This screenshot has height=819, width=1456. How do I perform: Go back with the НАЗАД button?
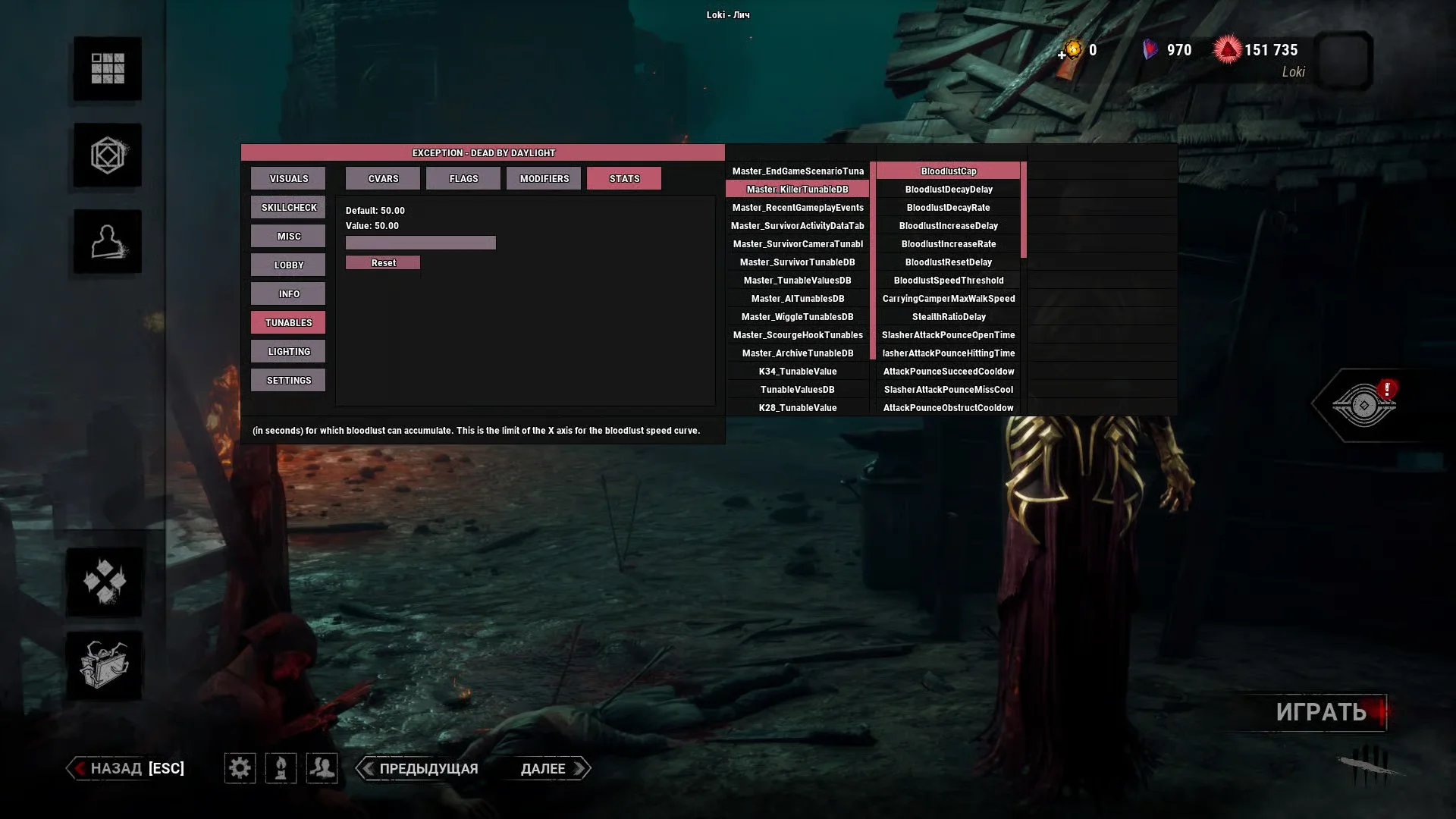[127, 769]
